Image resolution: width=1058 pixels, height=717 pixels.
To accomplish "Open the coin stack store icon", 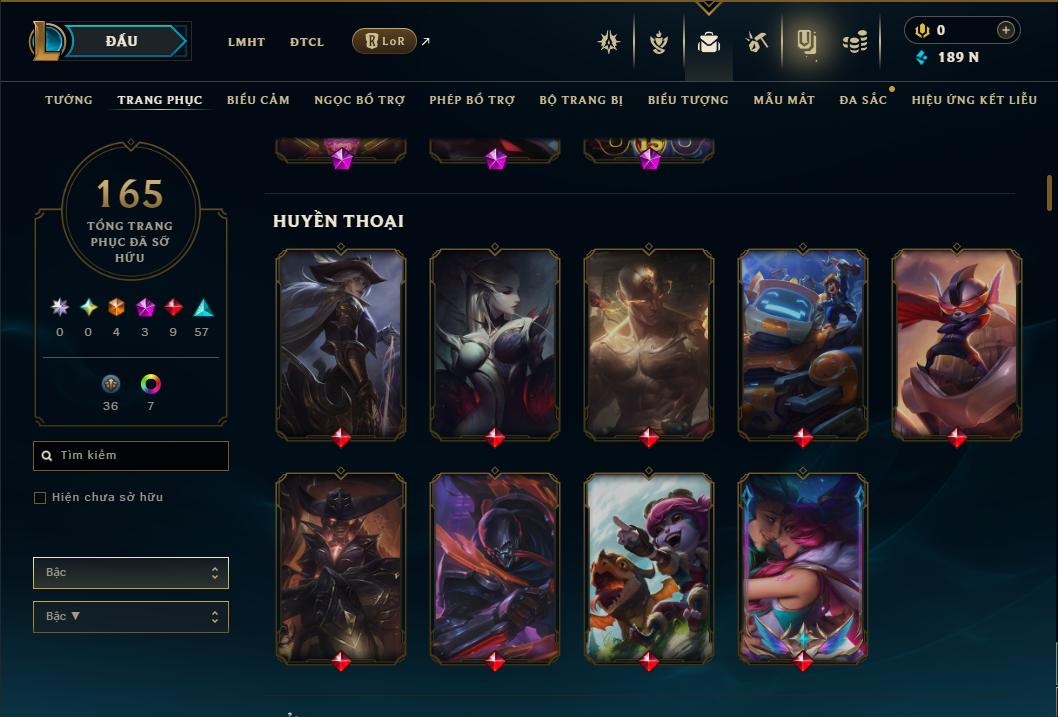I will (854, 42).
